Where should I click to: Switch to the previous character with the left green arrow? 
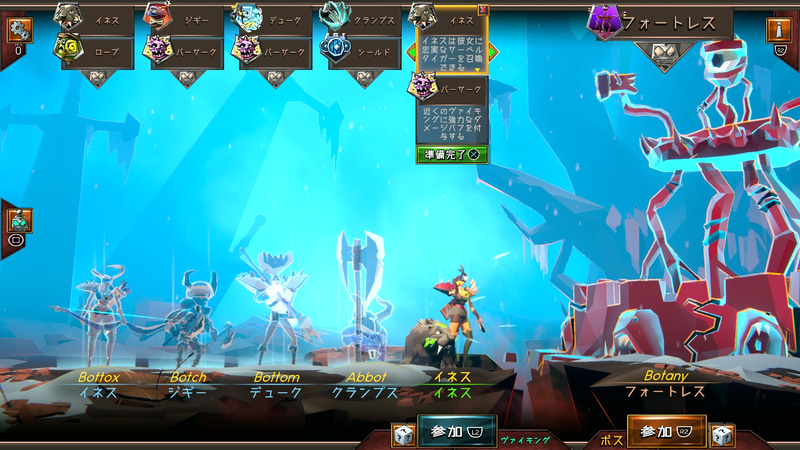coord(412,52)
